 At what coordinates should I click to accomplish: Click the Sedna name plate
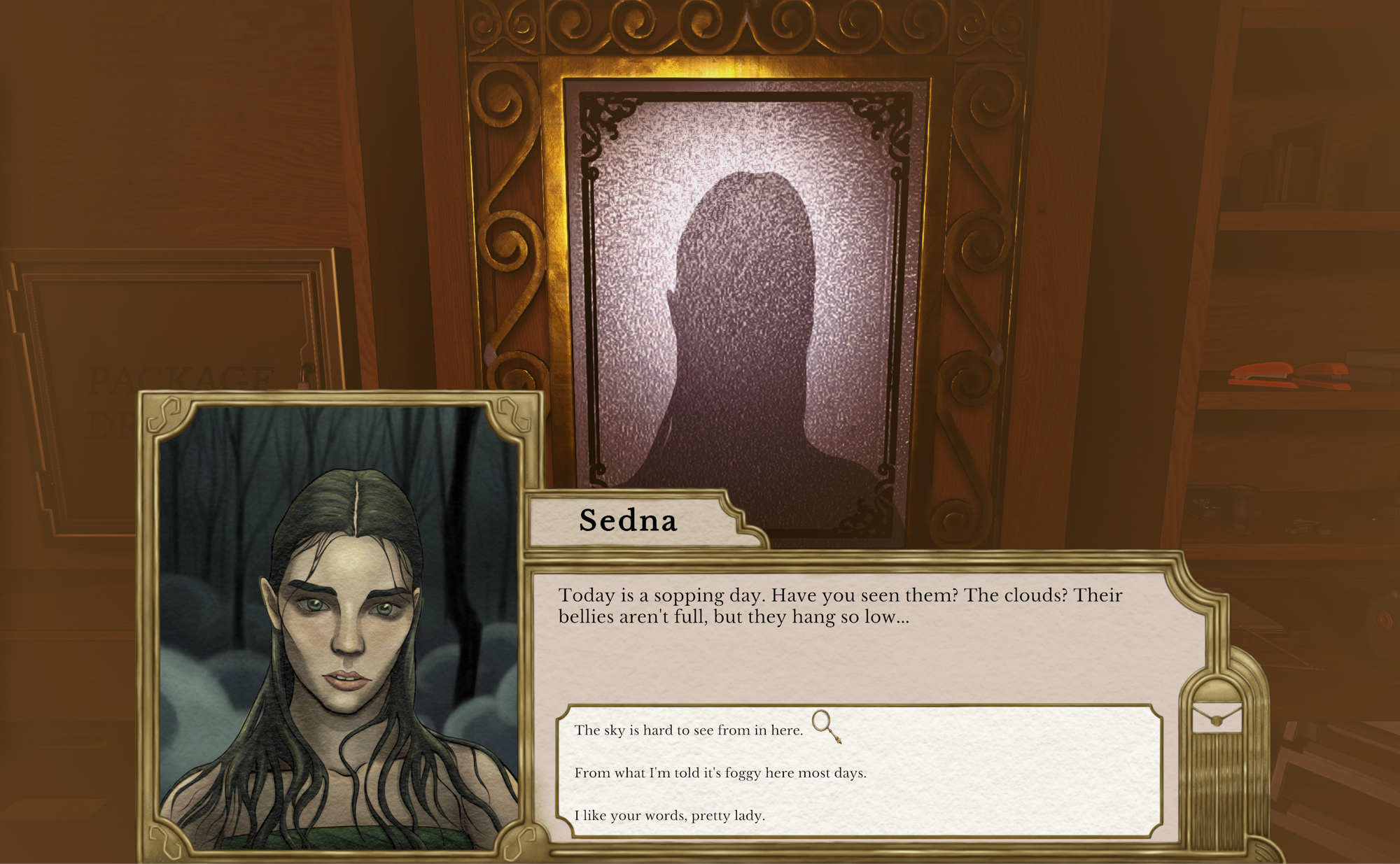(628, 523)
